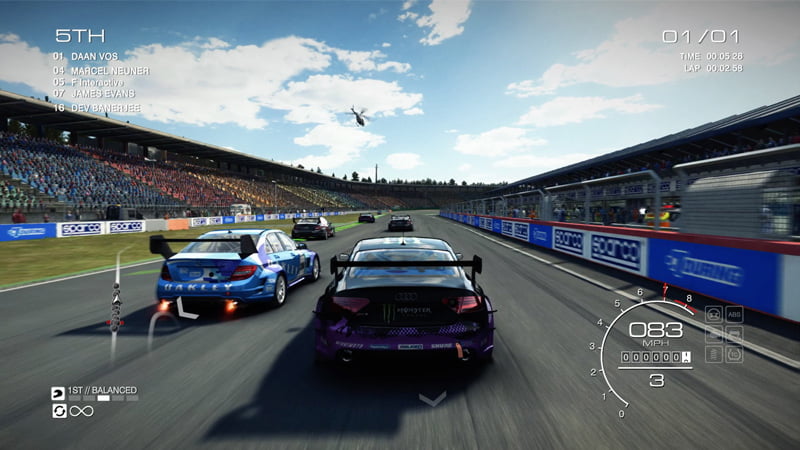Choose the Marcel Neuner leaderboard row
800x450 pixels.
pyautogui.click(x=100, y=70)
